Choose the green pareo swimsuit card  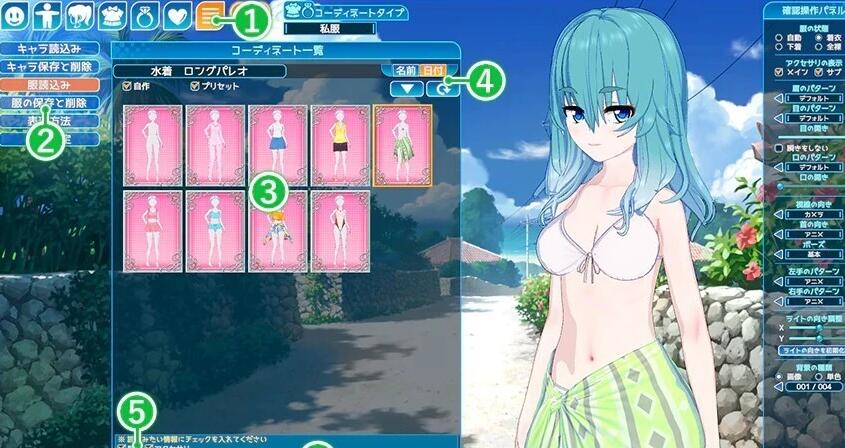click(402, 145)
